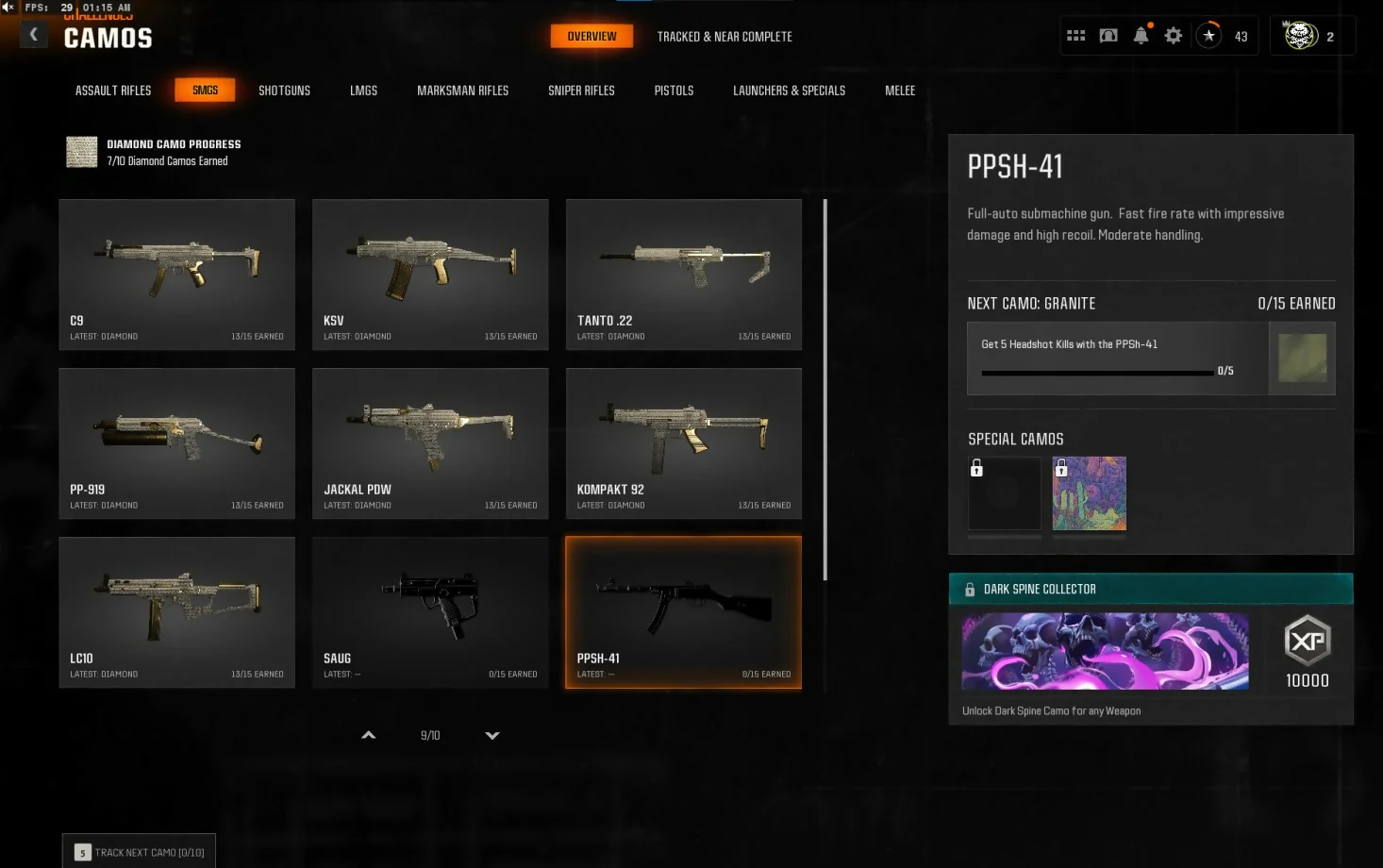Select the Granite camo swatch
Screen dimensions: 1383x868
pyautogui.click(x=1302, y=358)
